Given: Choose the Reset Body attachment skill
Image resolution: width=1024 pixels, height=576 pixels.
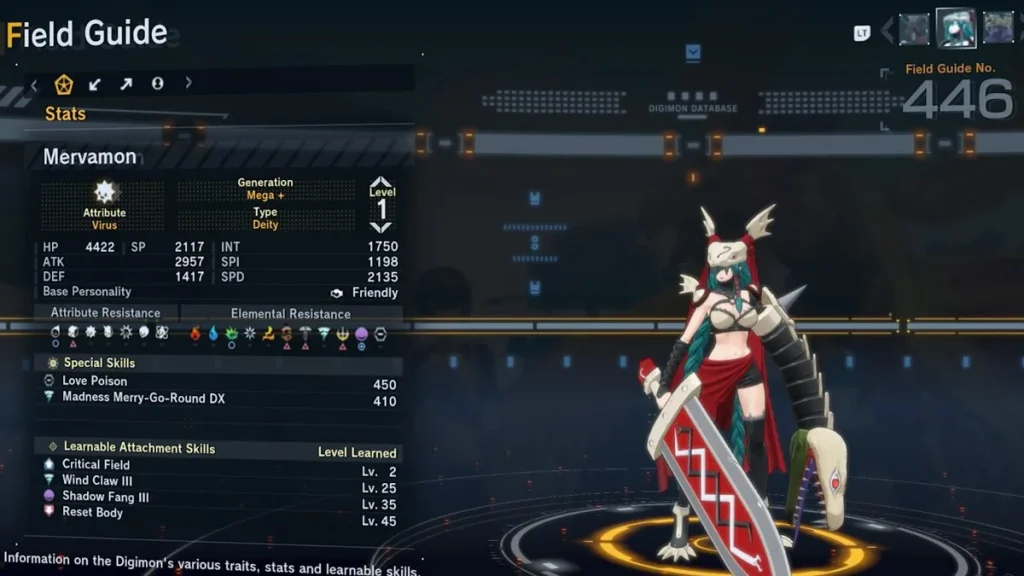Looking at the screenshot, I should [x=92, y=512].
